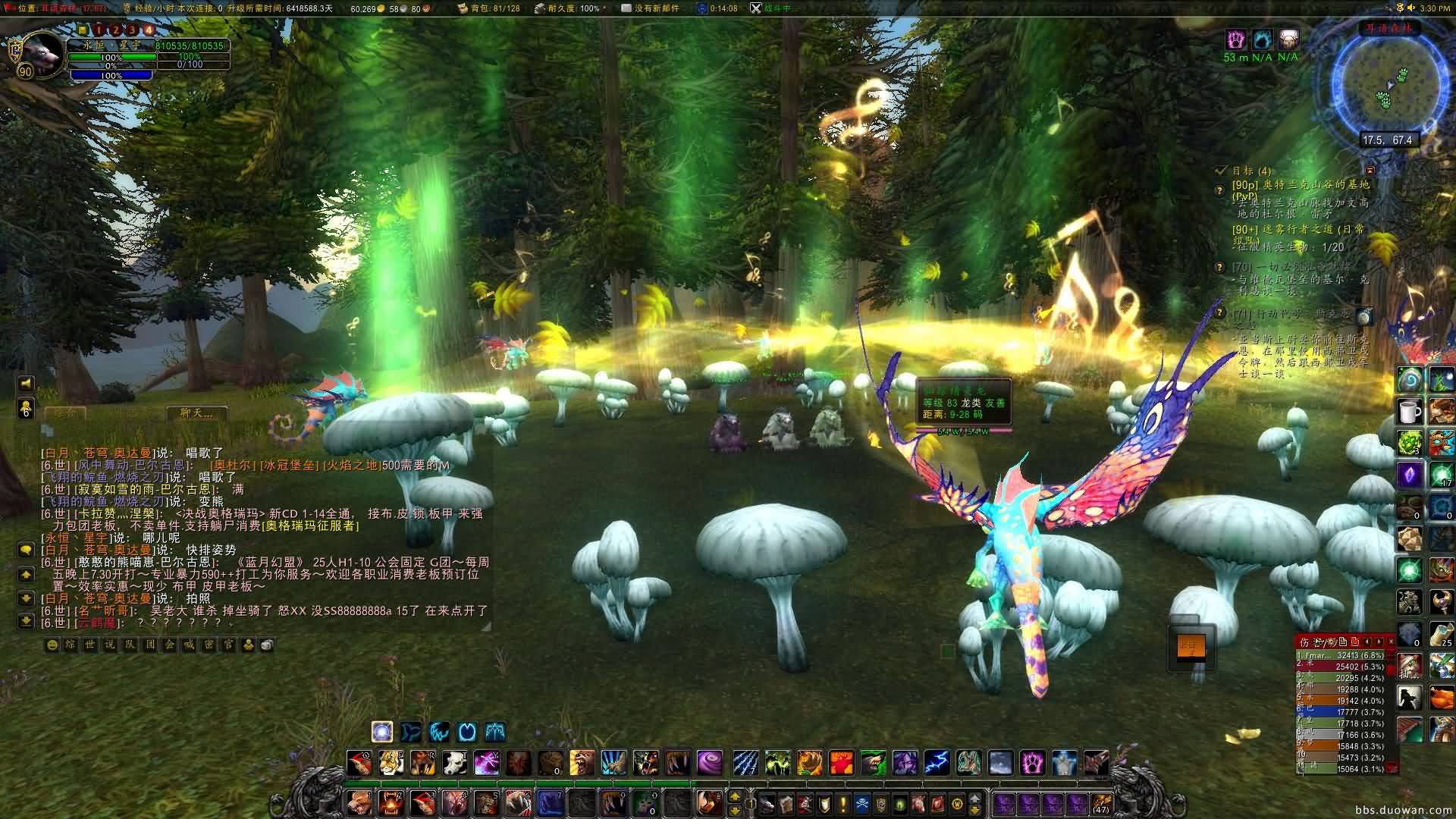Use the blue lightning bolt ability
The width and height of the screenshot is (1456, 819).
(x=937, y=761)
